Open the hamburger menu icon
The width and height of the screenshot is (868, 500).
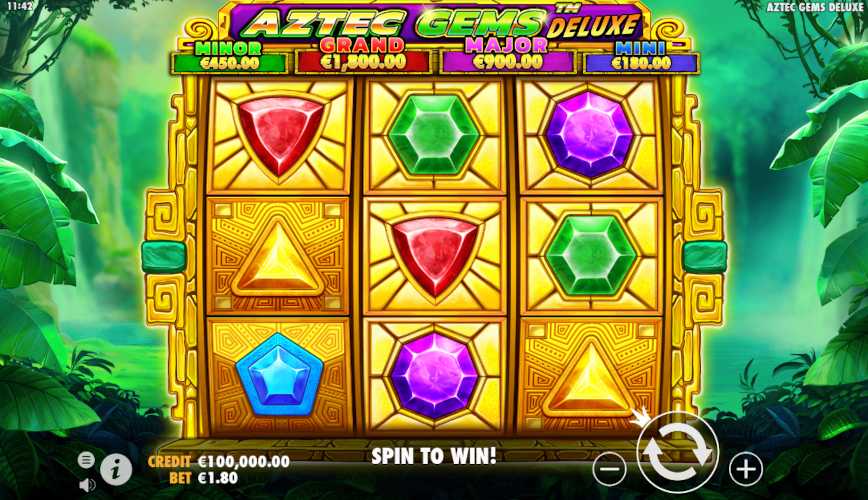tap(87, 459)
